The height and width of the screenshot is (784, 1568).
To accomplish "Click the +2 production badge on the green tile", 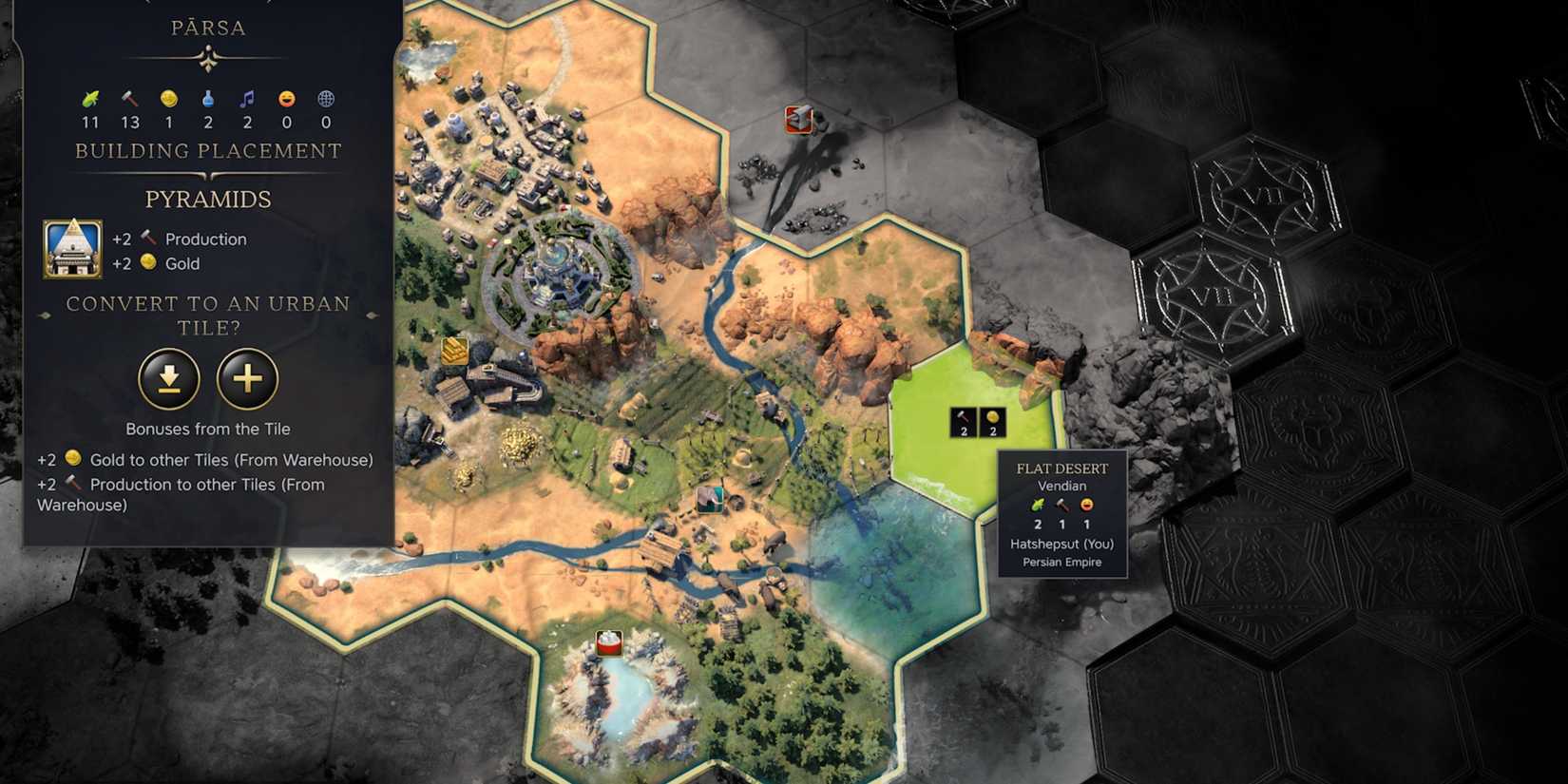I will [964, 421].
